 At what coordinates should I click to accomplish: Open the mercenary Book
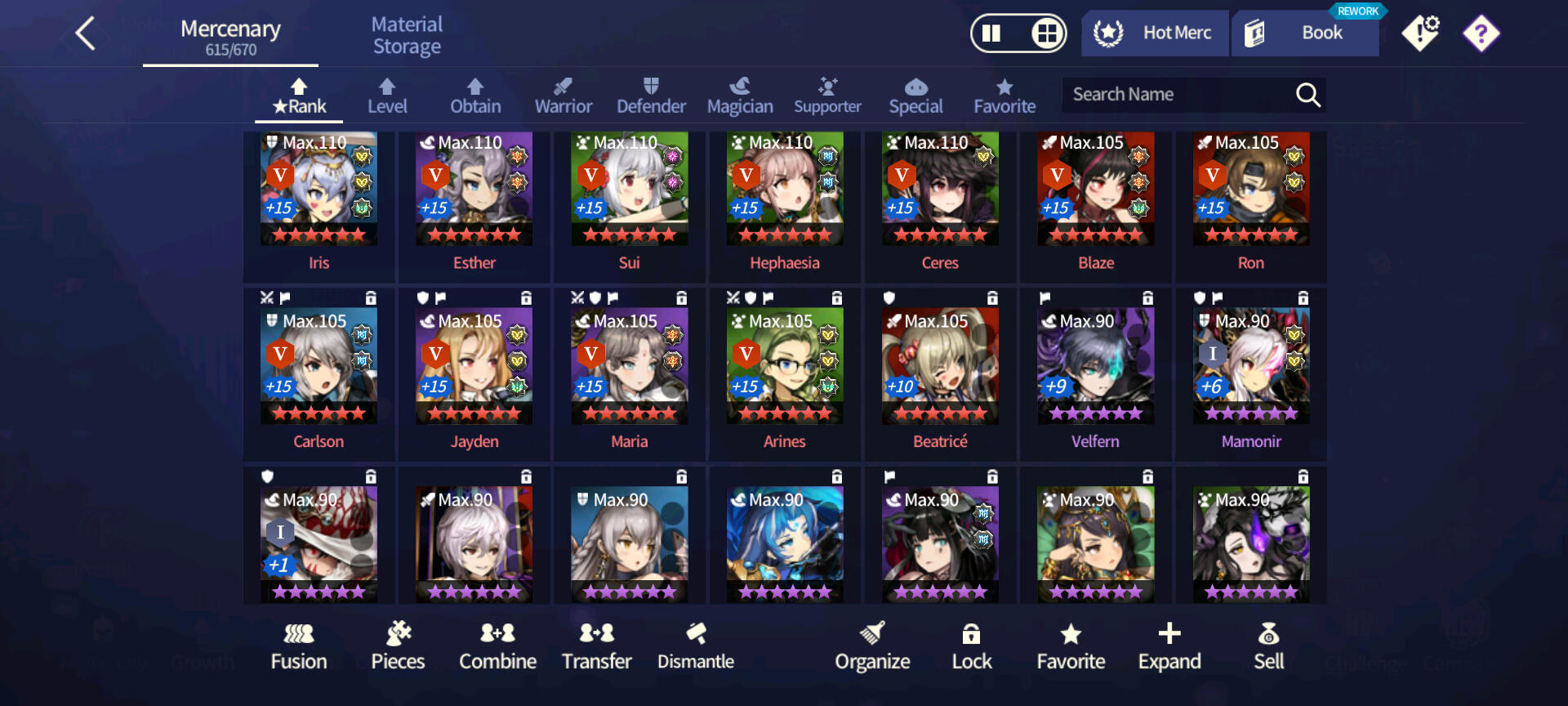(1305, 34)
